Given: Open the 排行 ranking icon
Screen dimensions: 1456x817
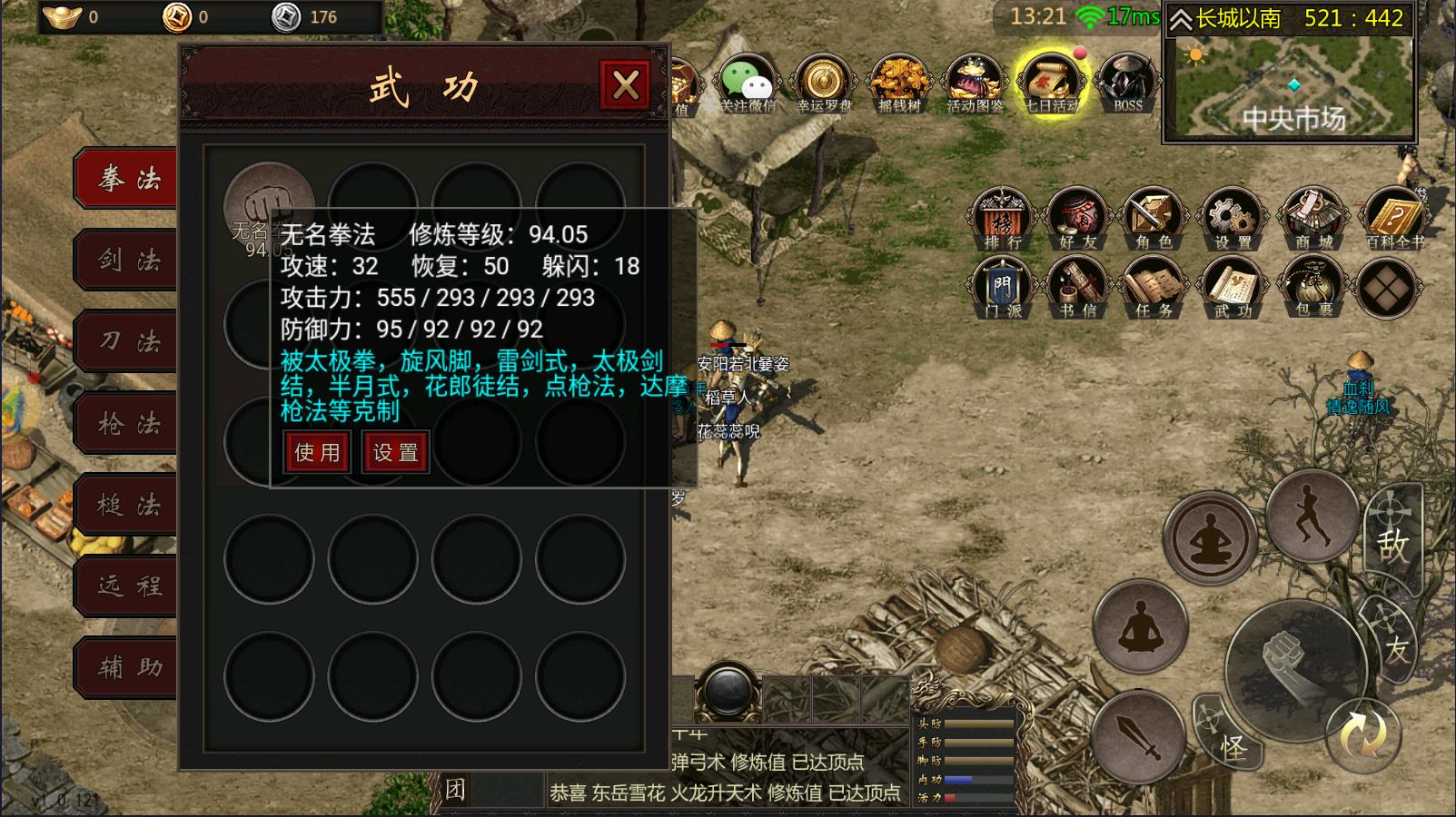Looking at the screenshot, I should (1002, 219).
